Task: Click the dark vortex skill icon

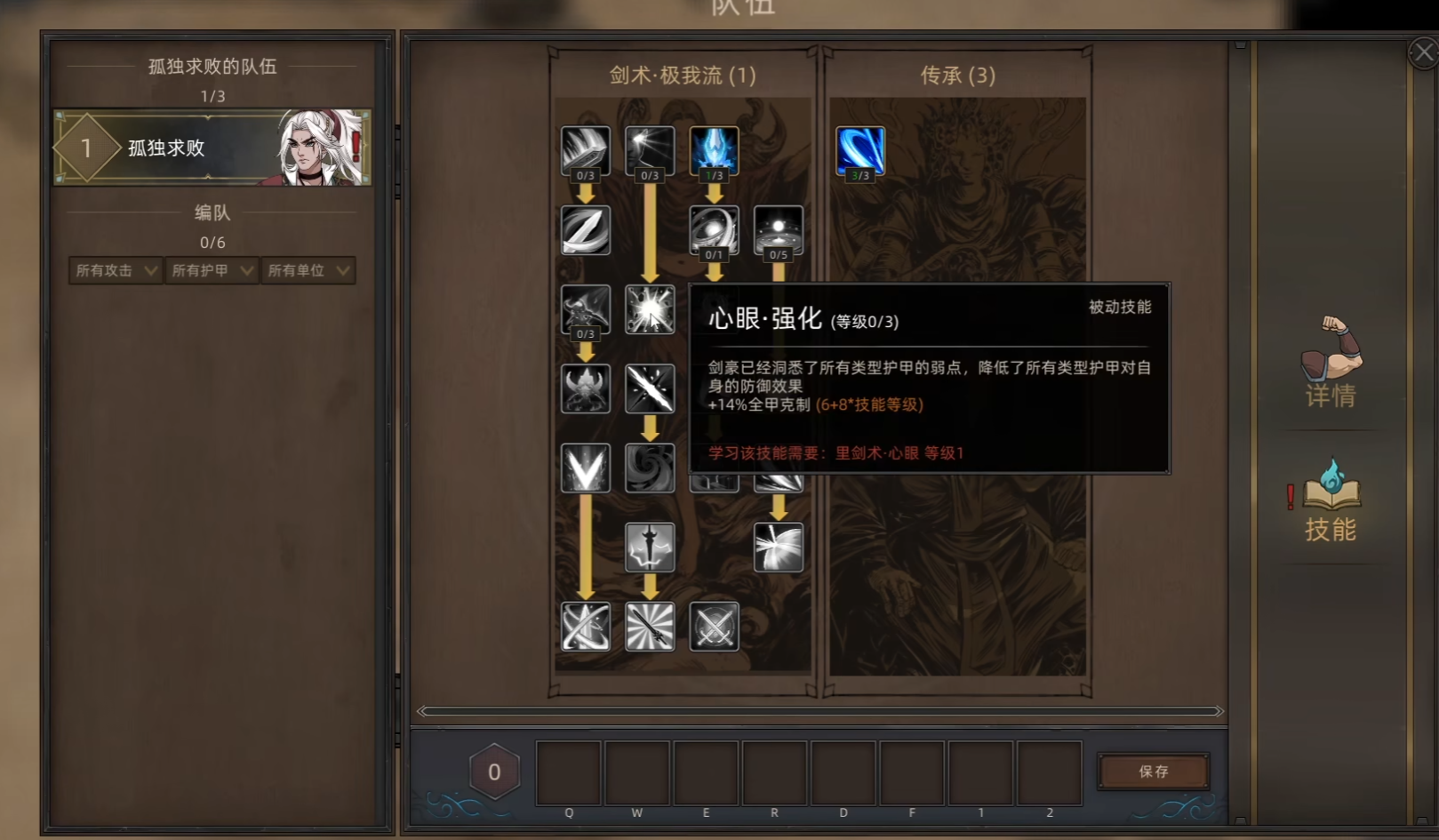Action: coord(650,467)
